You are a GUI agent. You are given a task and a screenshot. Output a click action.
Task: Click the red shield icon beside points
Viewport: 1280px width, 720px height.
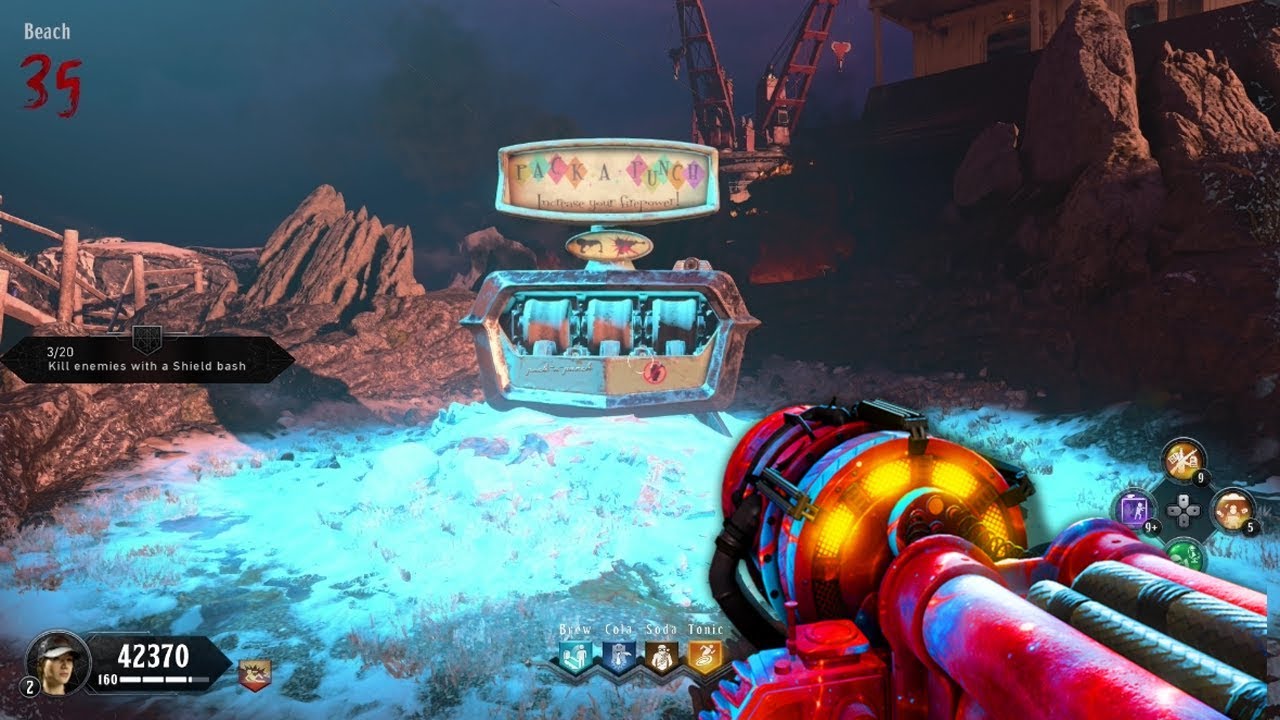coord(254,674)
